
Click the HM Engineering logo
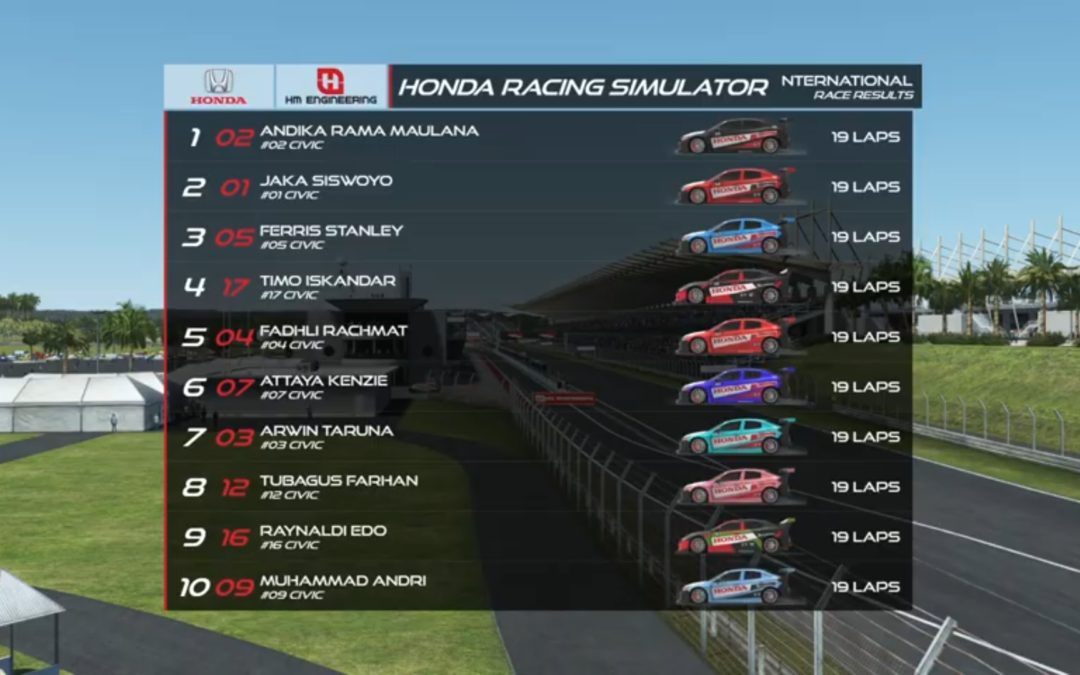(x=330, y=87)
